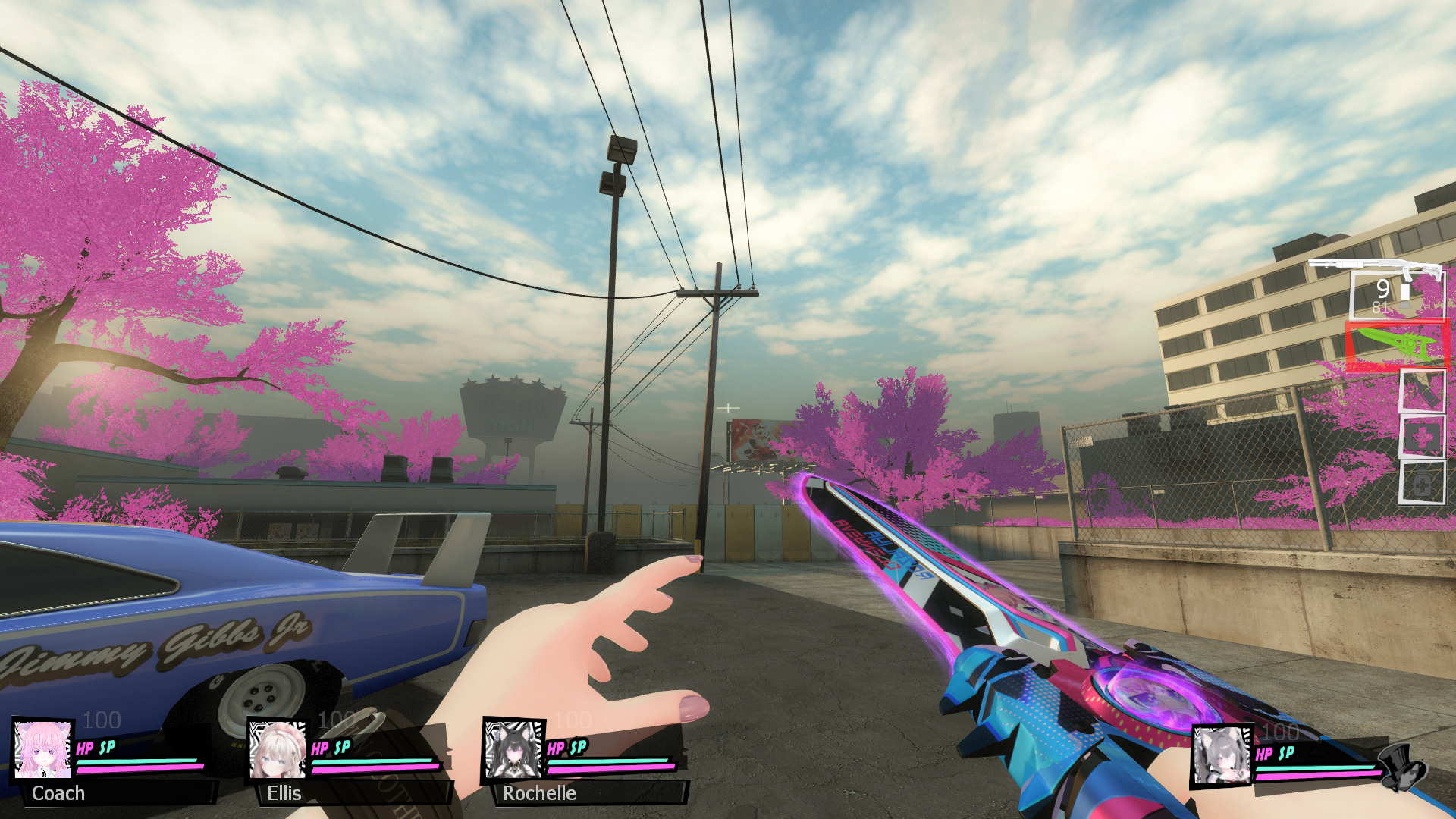1456x819 pixels.
Task: Choose the green sword melee weapon slot
Action: (1397, 346)
